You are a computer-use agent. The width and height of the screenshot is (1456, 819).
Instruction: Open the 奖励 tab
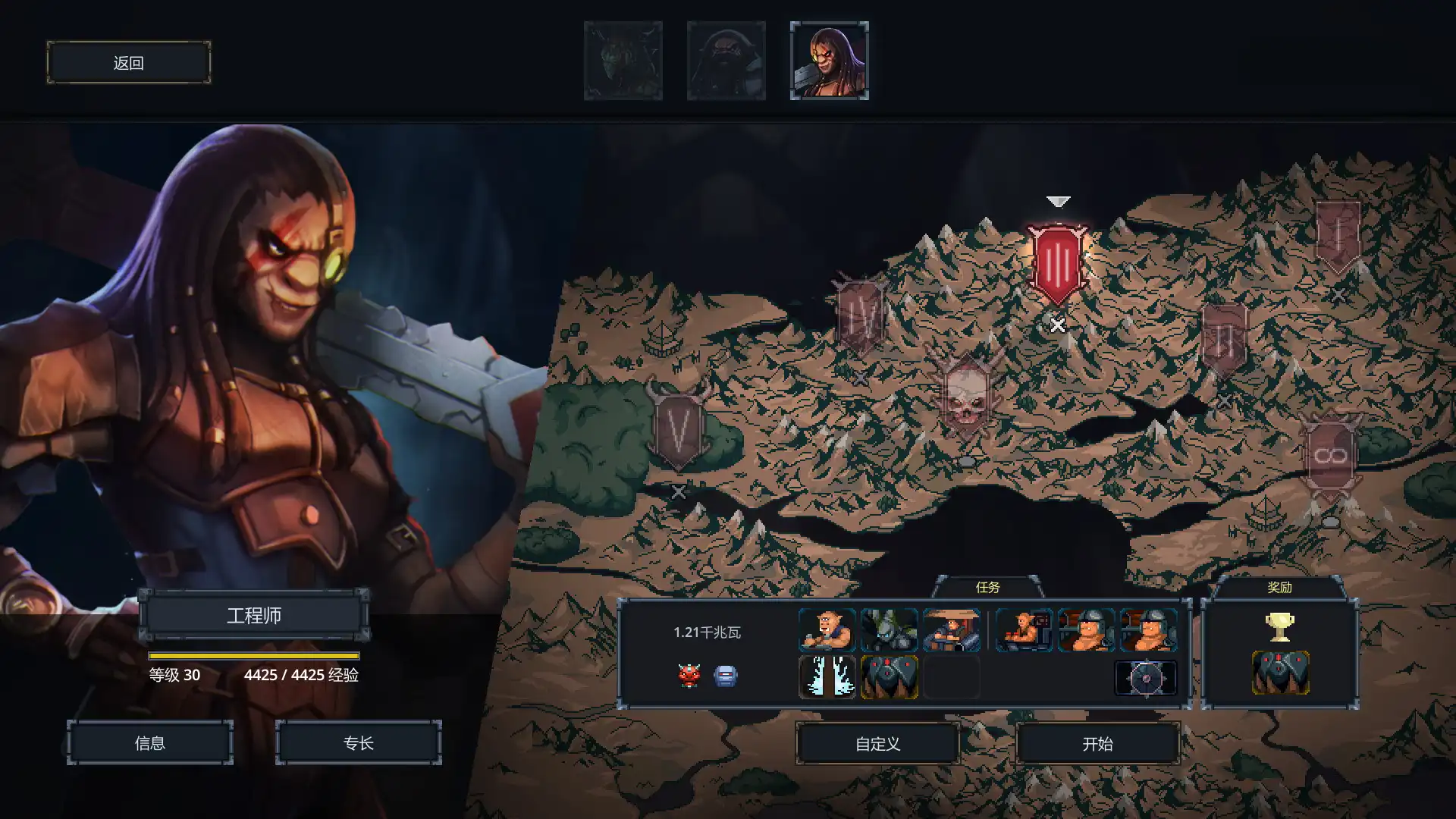tap(1279, 586)
